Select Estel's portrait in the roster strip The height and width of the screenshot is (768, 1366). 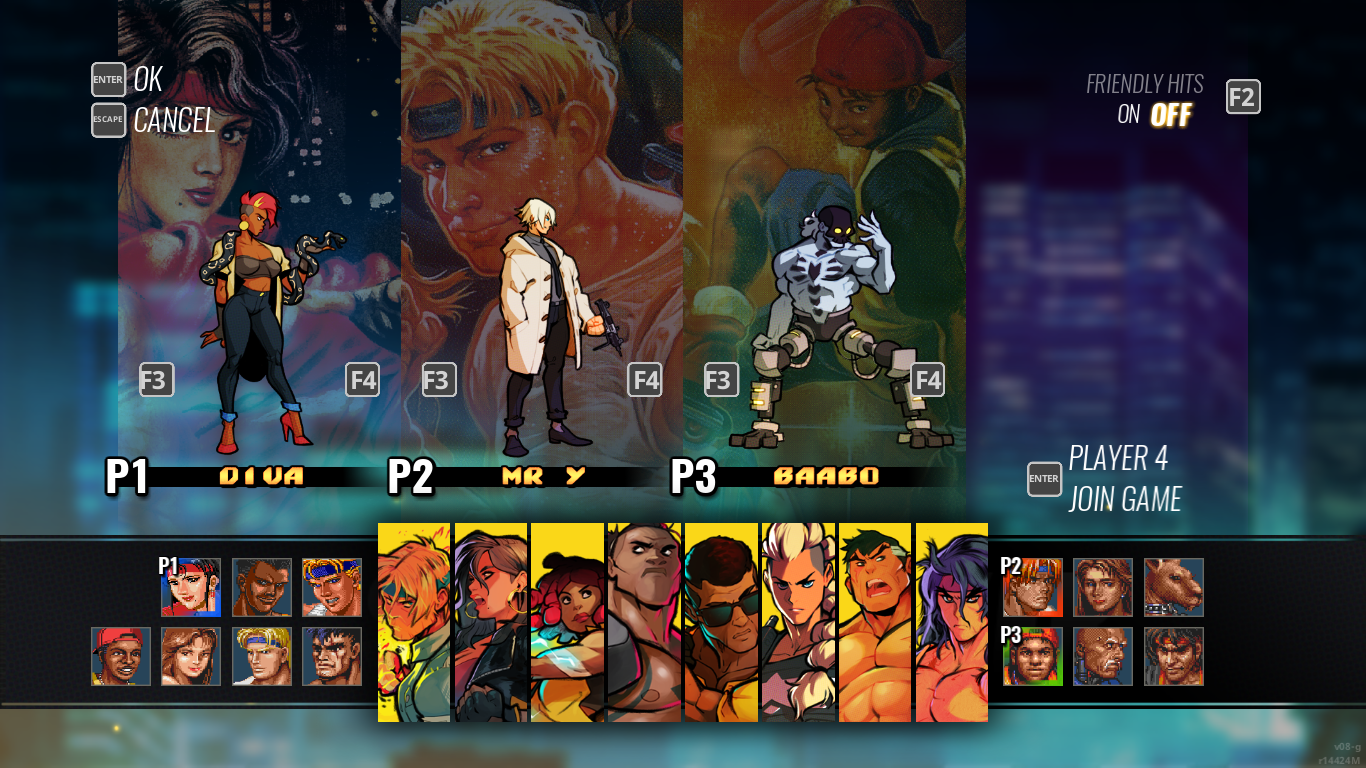(797, 620)
